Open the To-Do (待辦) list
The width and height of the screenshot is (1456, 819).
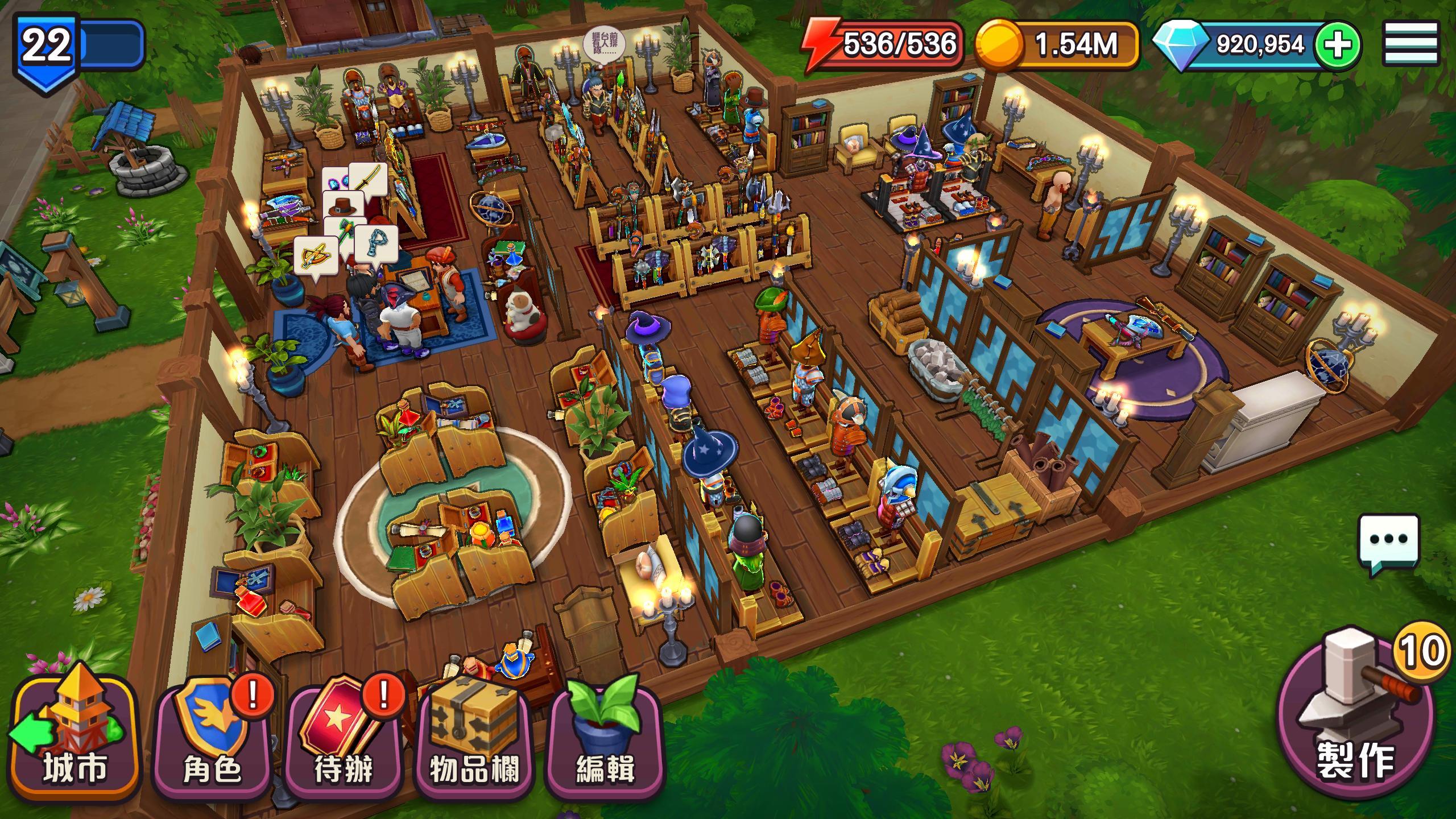344,739
